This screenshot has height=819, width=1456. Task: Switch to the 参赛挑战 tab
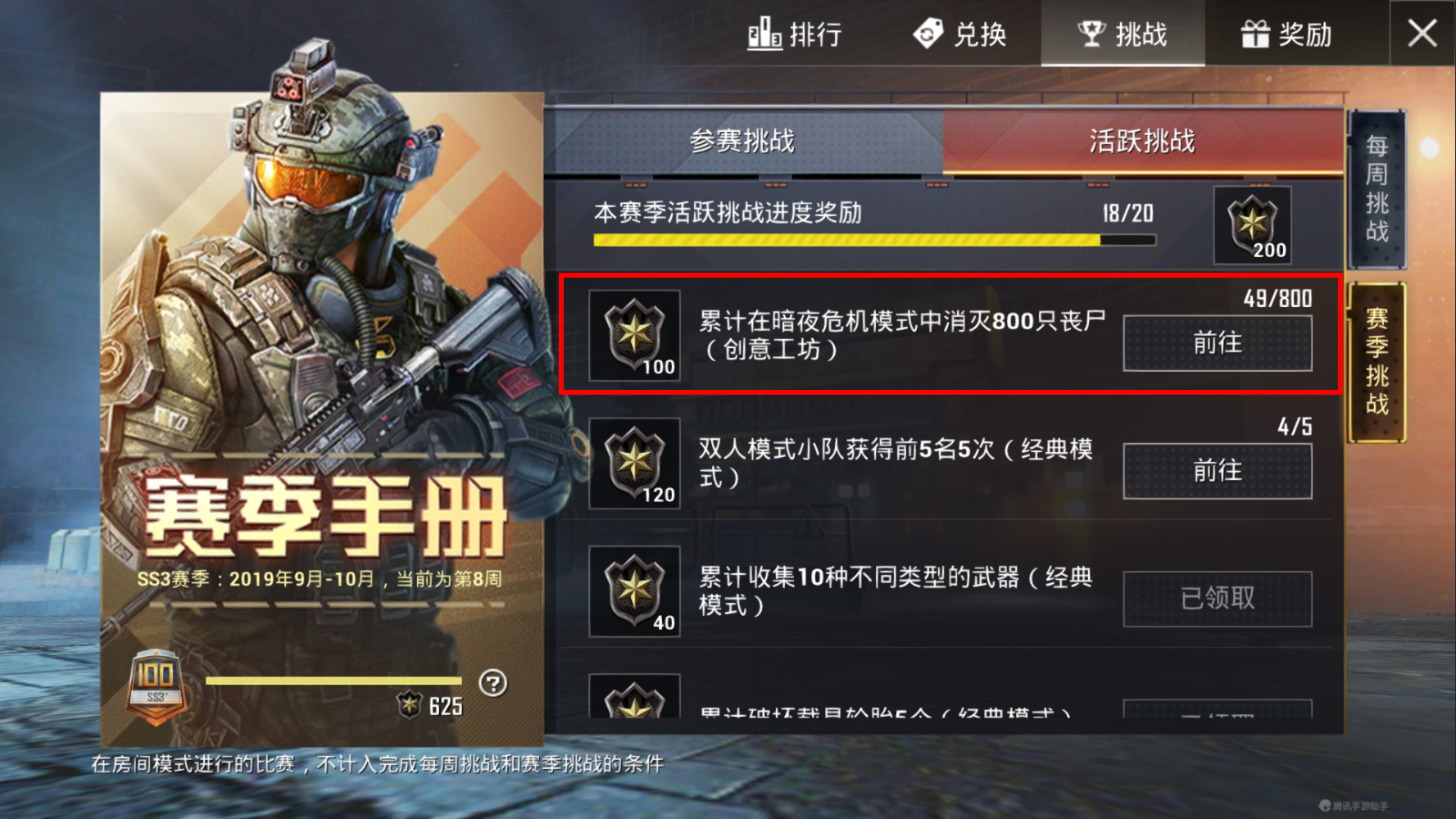click(742, 141)
